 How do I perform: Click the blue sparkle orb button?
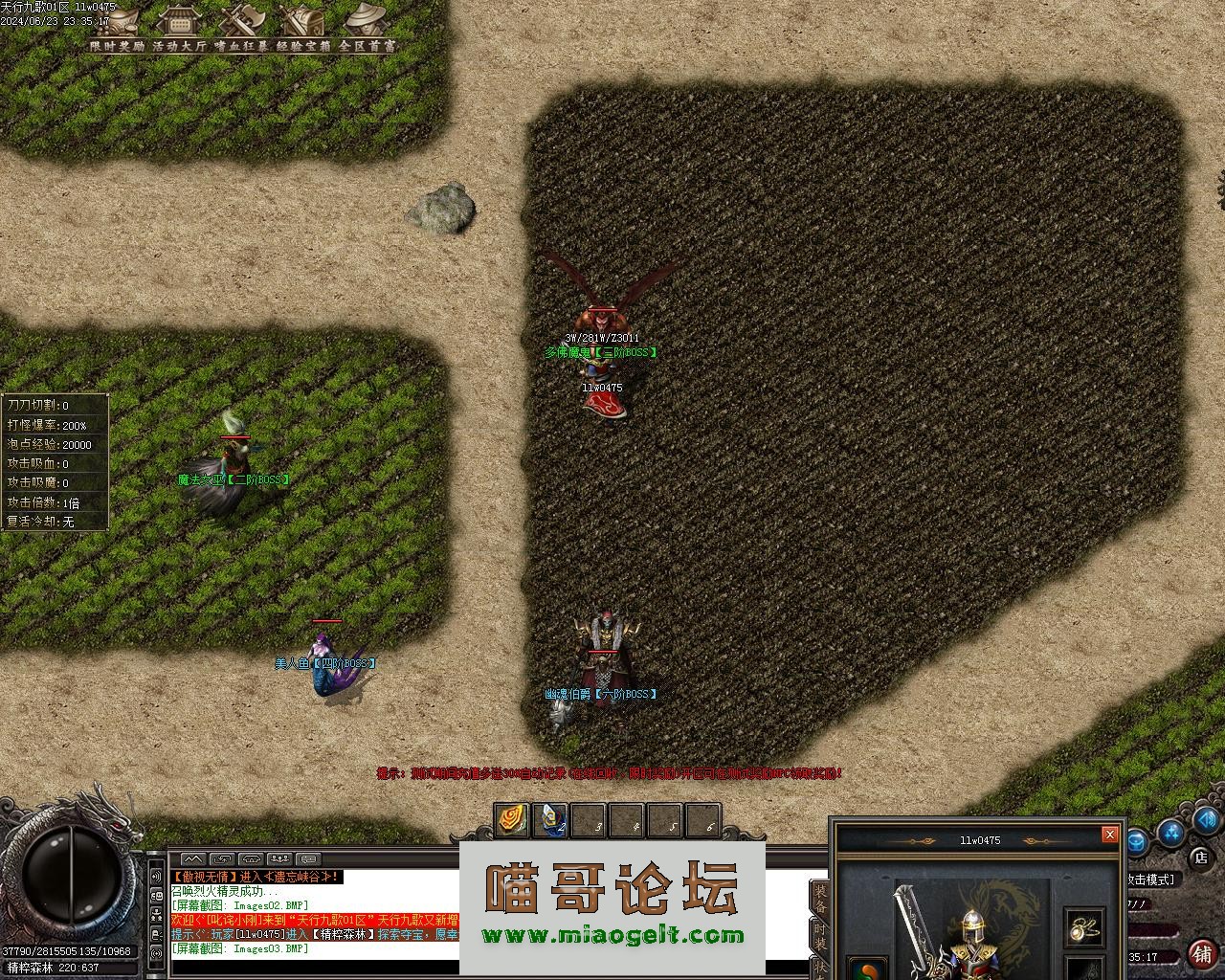point(1170,833)
